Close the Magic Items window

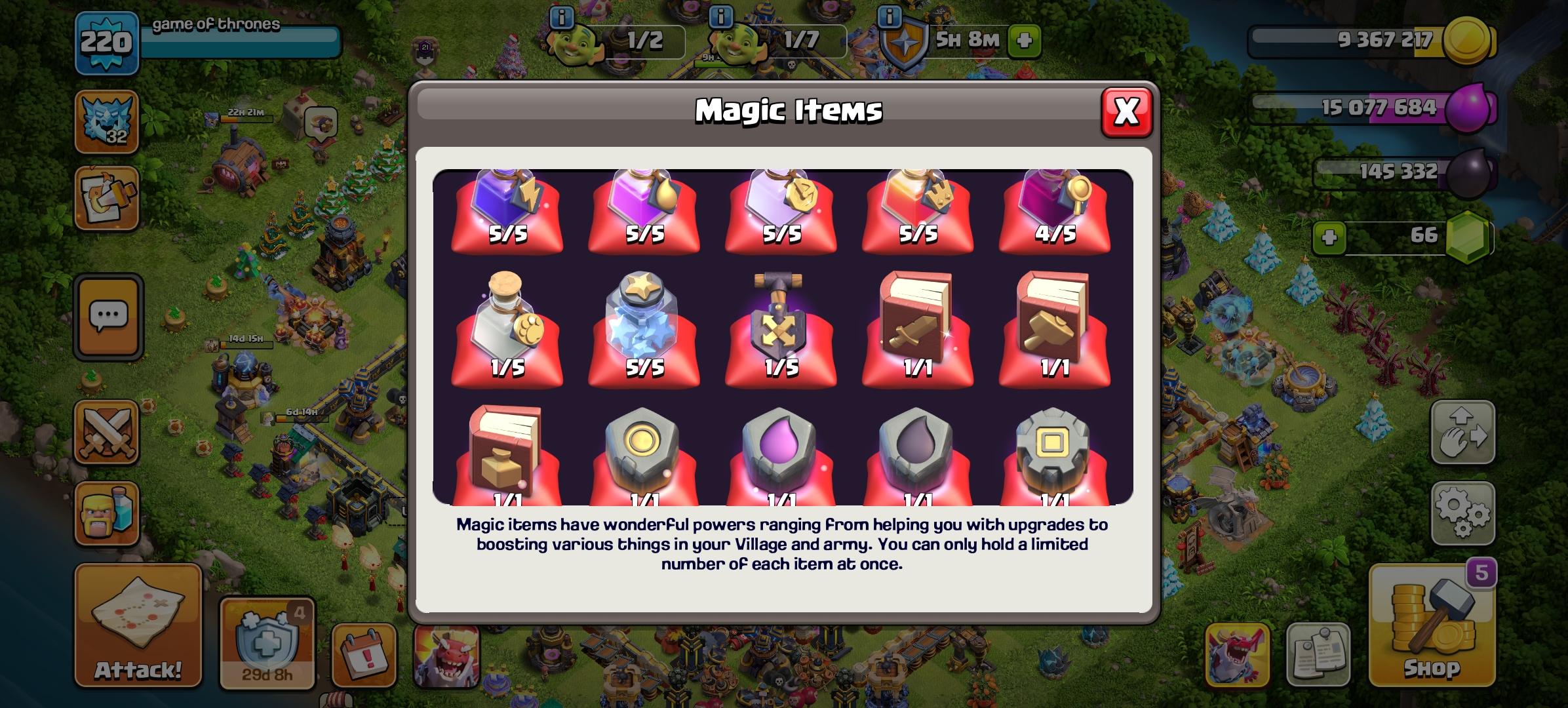(1126, 112)
